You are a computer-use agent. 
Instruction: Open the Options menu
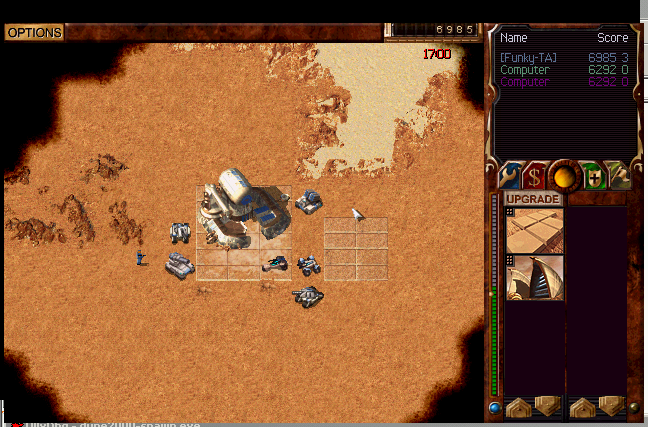34,32
